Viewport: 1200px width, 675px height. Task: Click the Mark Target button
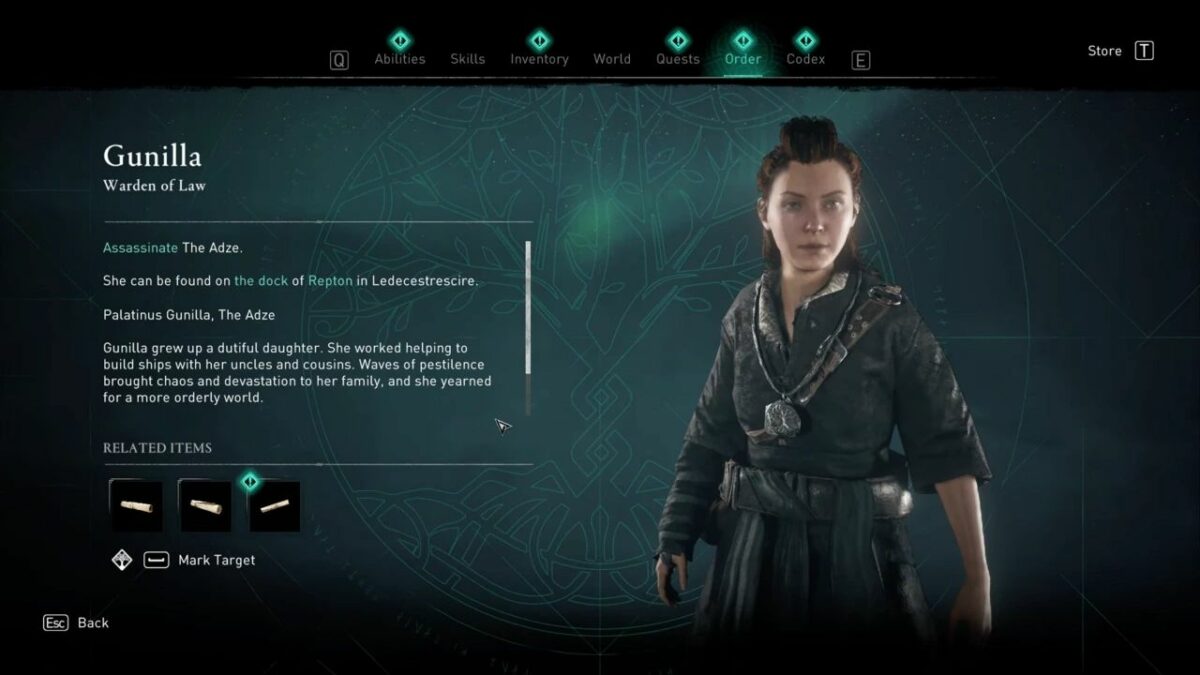point(216,560)
